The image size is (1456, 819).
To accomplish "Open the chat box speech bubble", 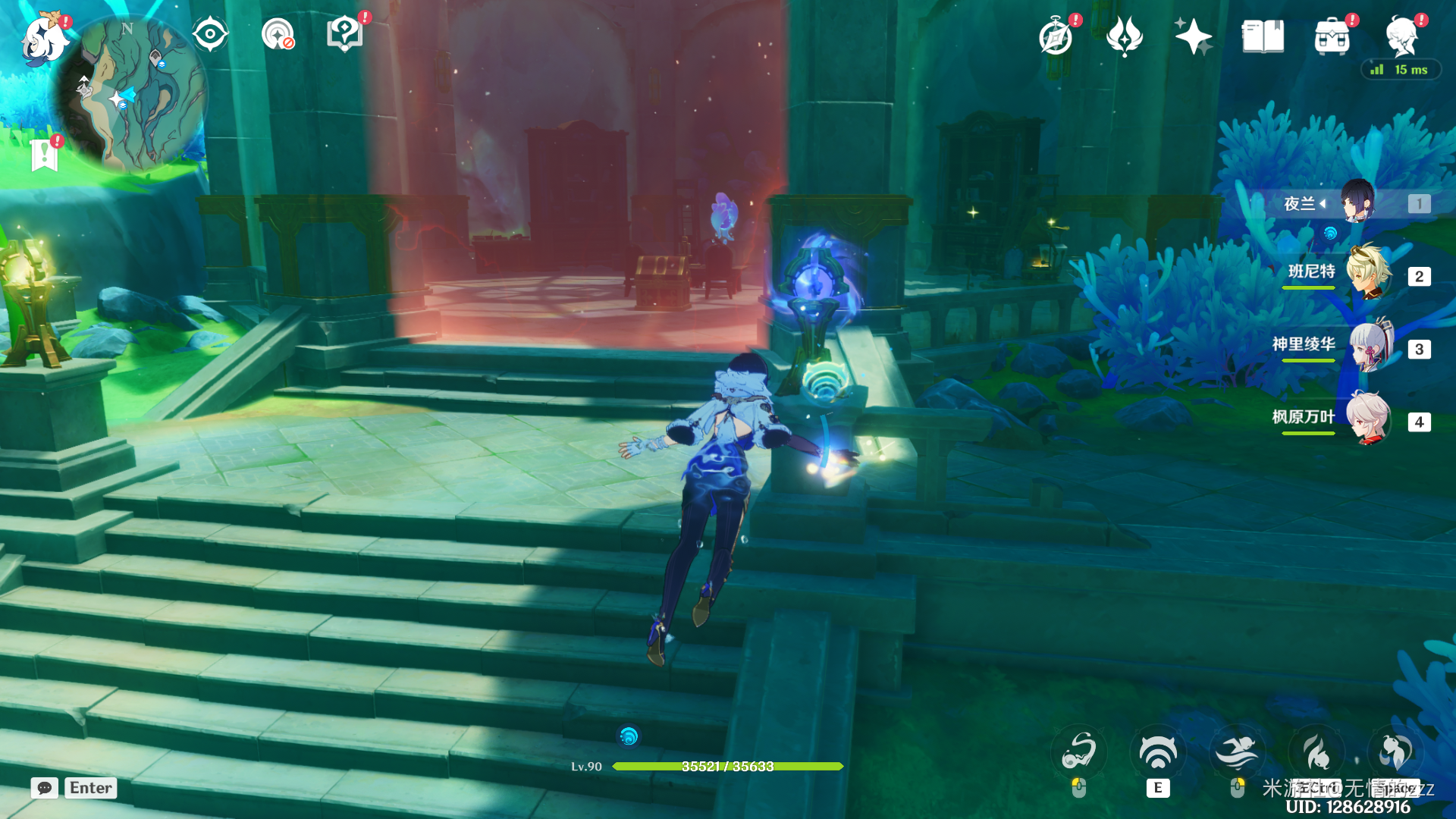I will tap(45, 788).
